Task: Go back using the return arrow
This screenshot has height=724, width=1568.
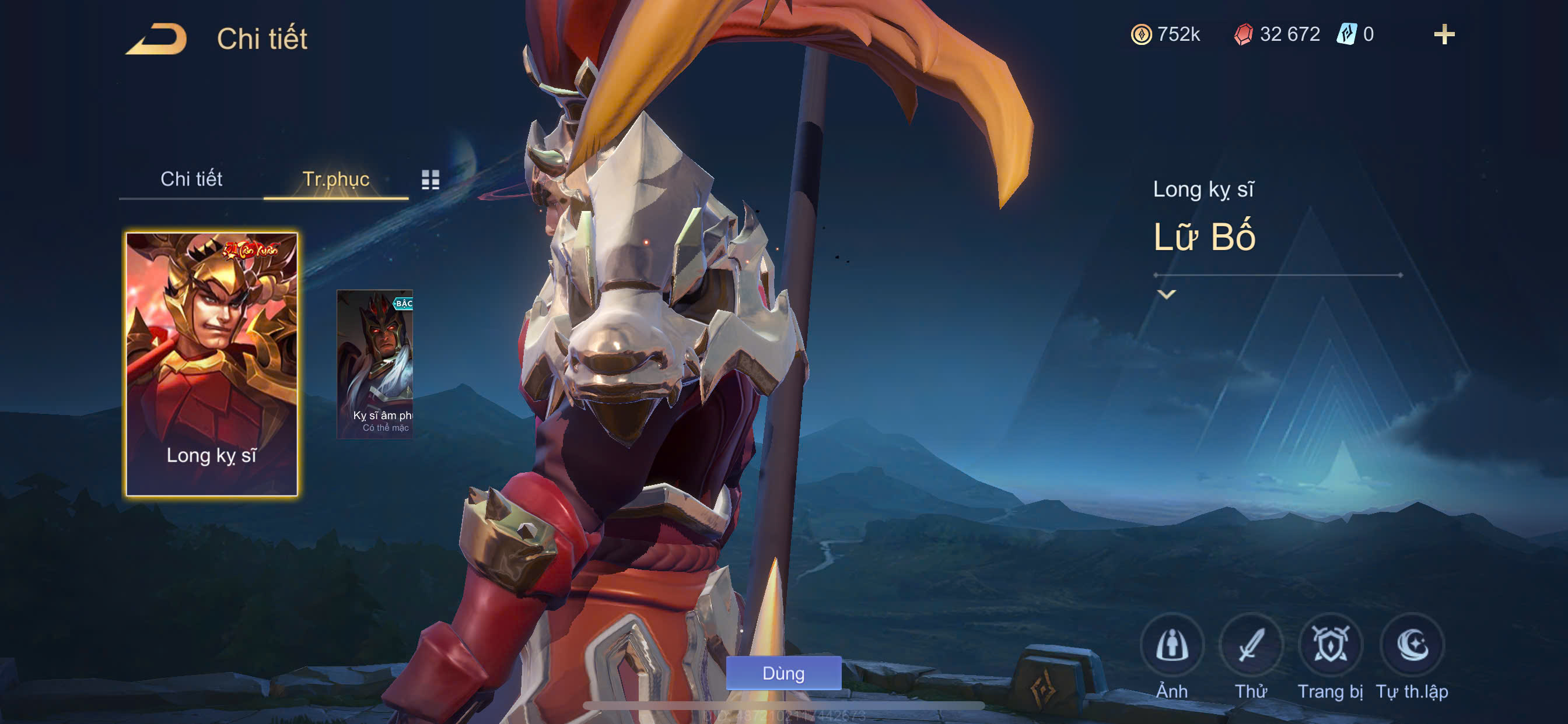Action: 157,38
